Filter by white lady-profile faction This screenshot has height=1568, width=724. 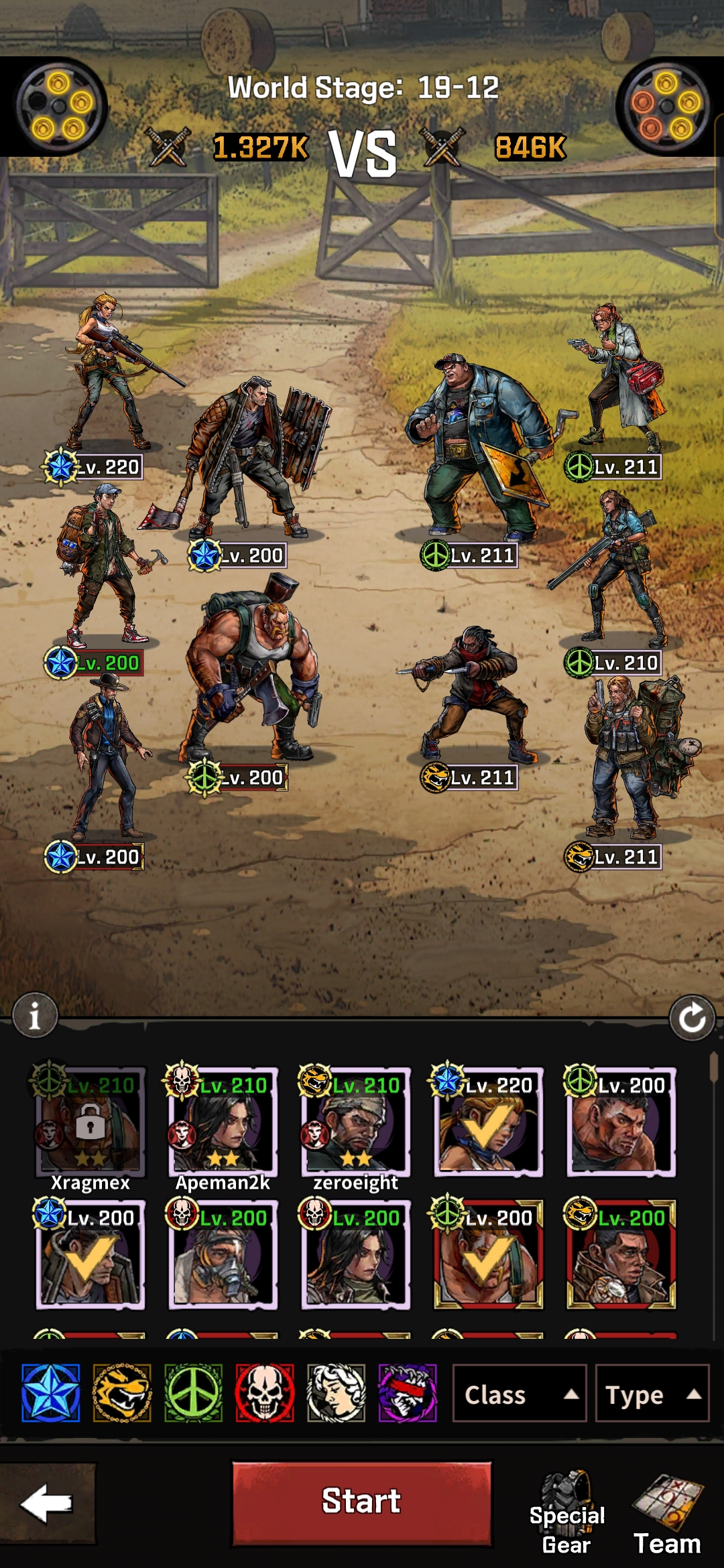click(336, 1393)
